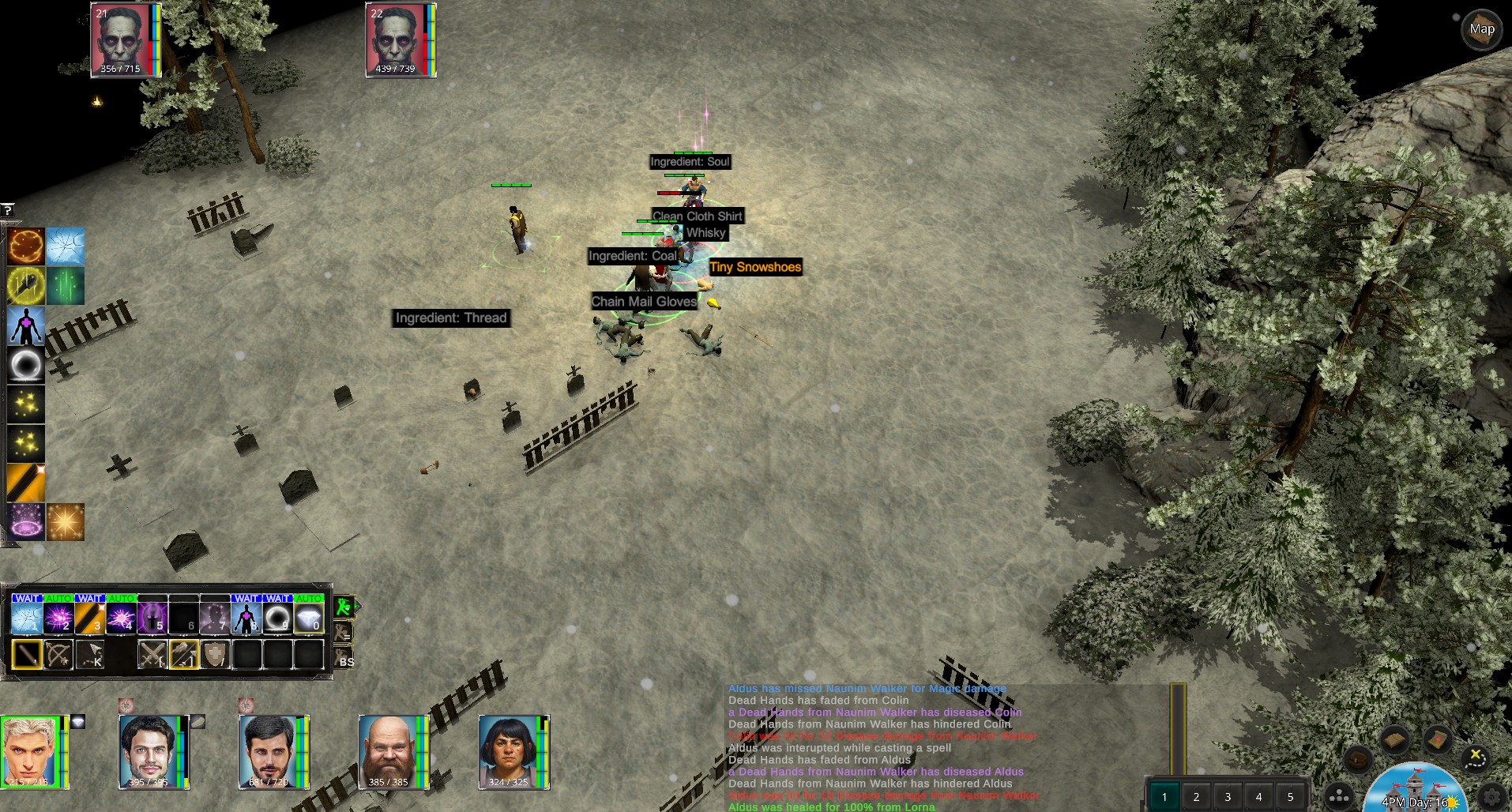The height and width of the screenshot is (812, 1512).
Task: Open the journal book icon
Action: (x=1396, y=740)
